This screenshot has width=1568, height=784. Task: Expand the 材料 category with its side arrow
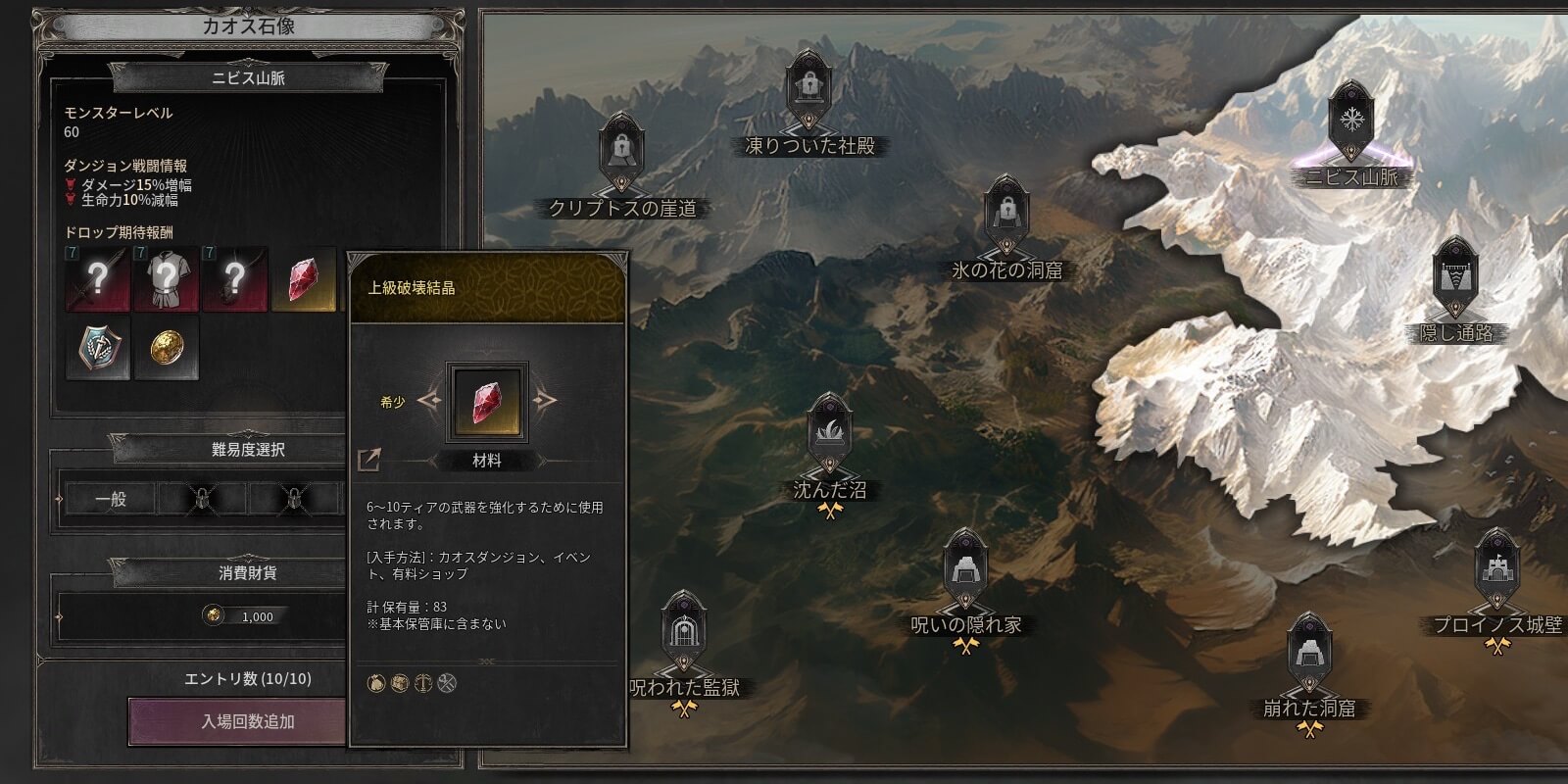pyautogui.click(x=544, y=459)
